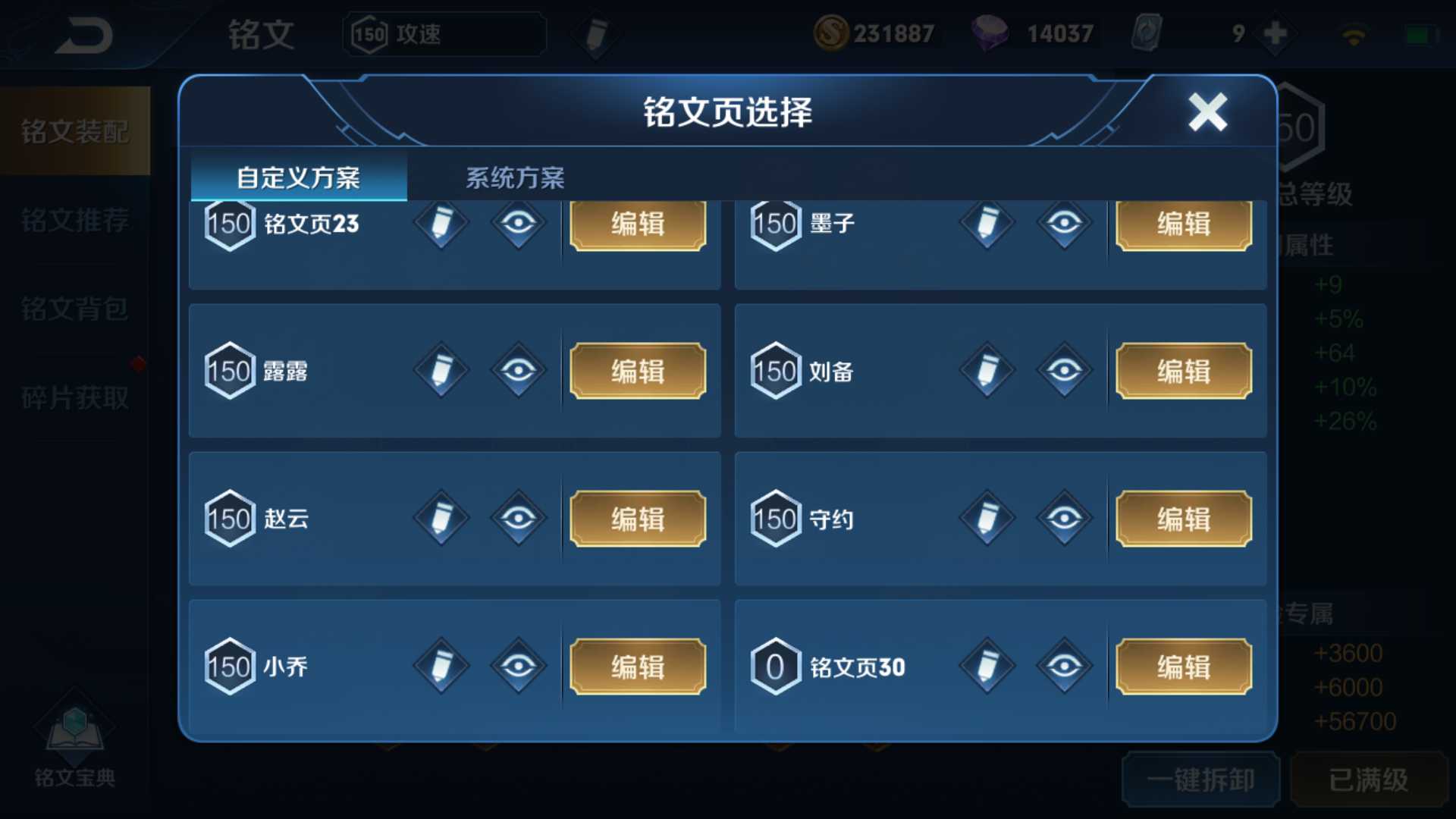Click pencil rename icon beside 铭文页23
Image resolution: width=1456 pixels, height=819 pixels.
click(x=441, y=224)
